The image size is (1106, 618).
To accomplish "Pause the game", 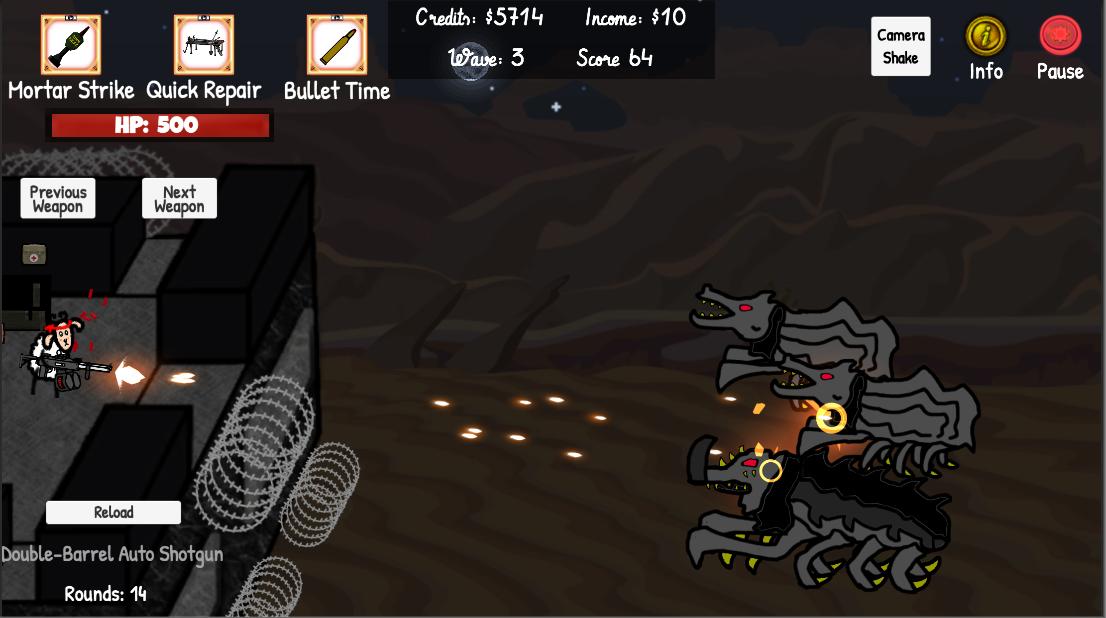I will (1060, 37).
